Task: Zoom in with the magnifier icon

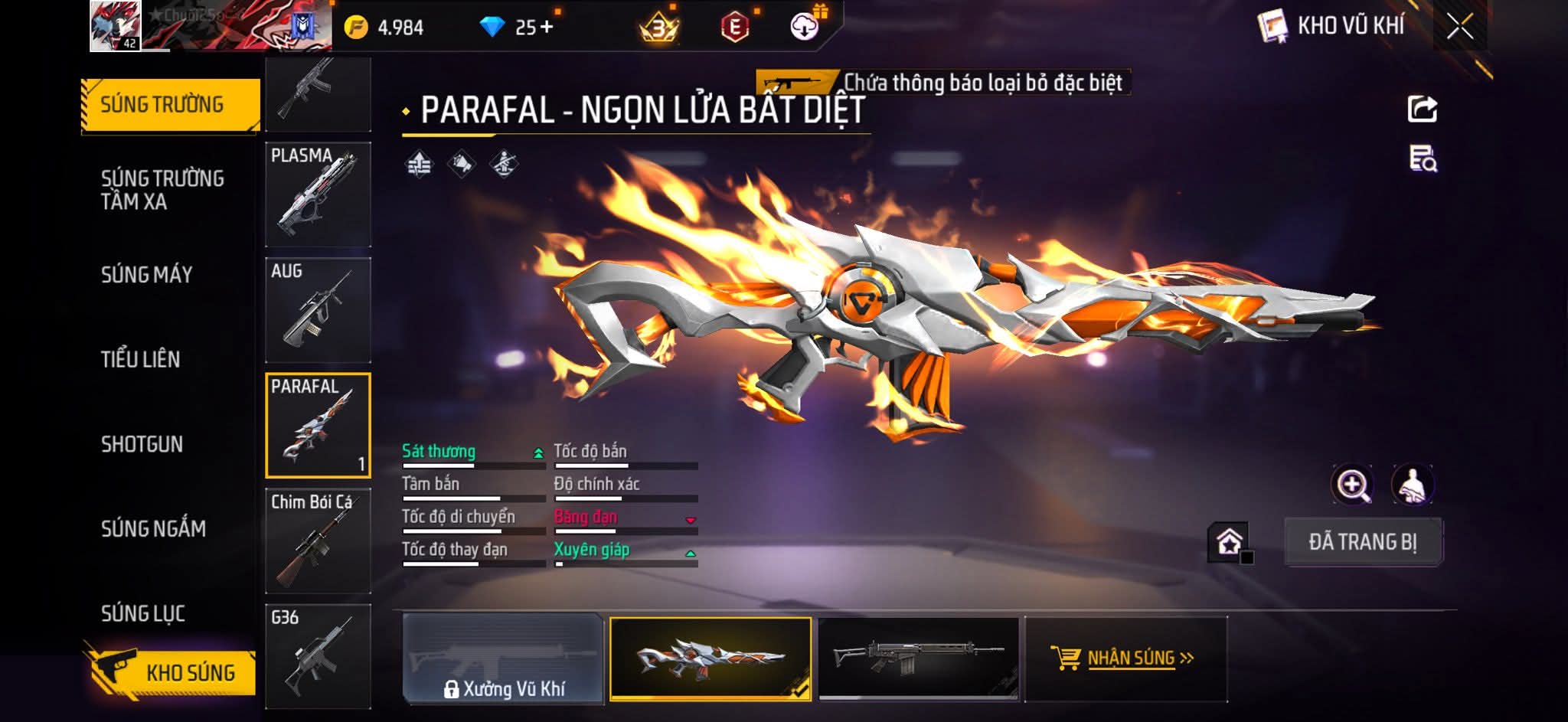Action: (x=1352, y=485)
